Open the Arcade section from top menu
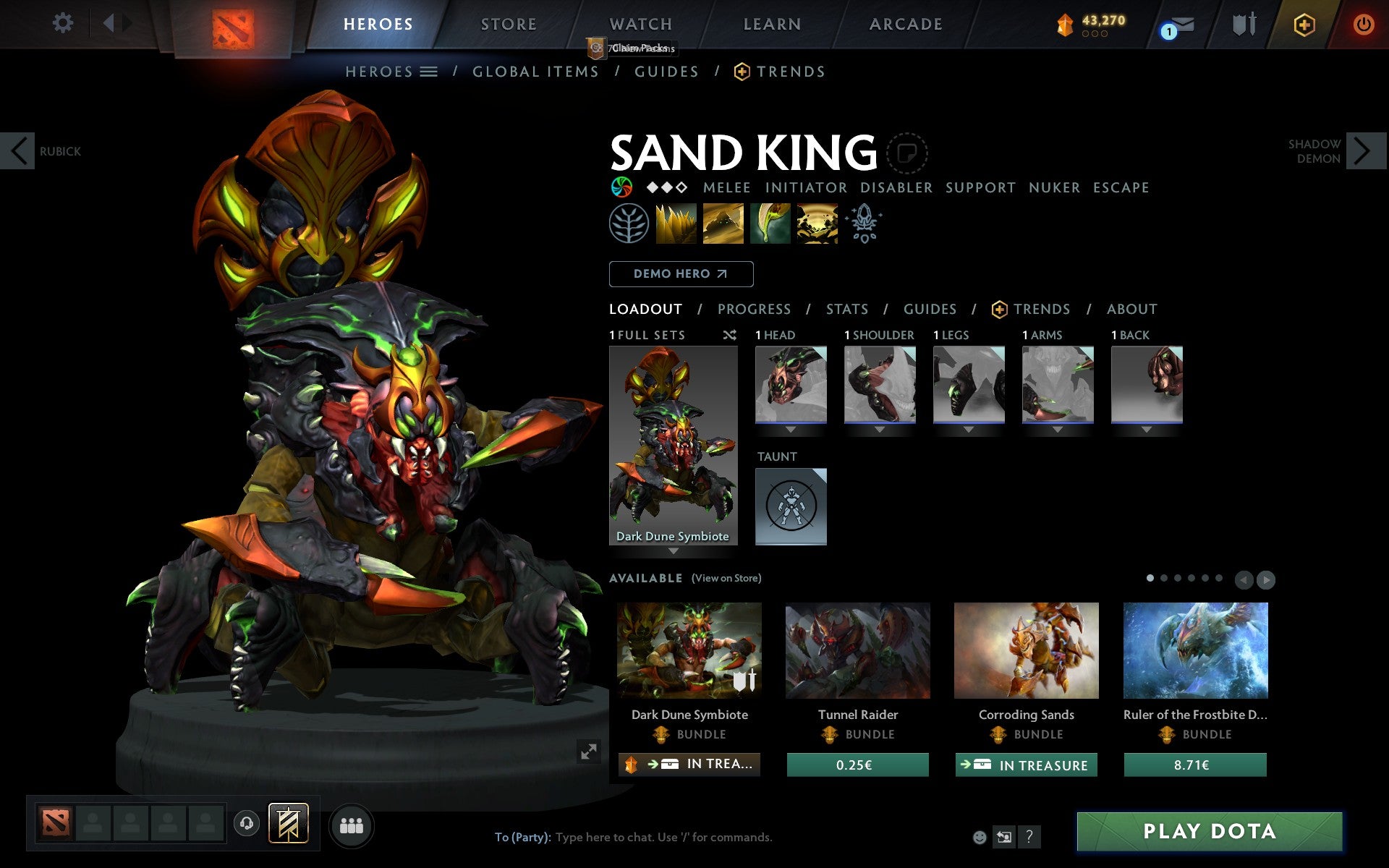This screenshot has height=868, width=1389. click(905, 24)
